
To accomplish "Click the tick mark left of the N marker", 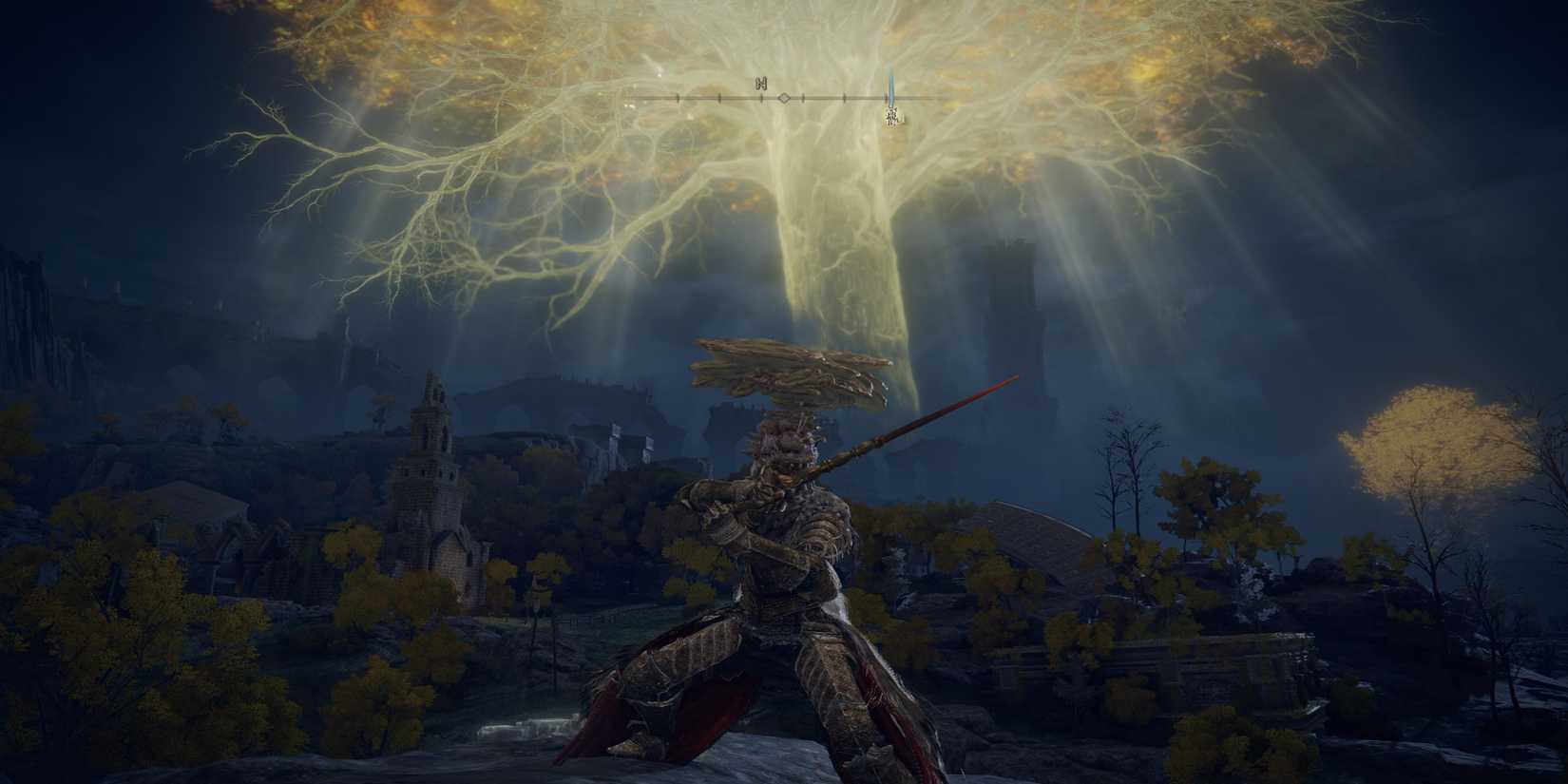I will tap(719, 98).
